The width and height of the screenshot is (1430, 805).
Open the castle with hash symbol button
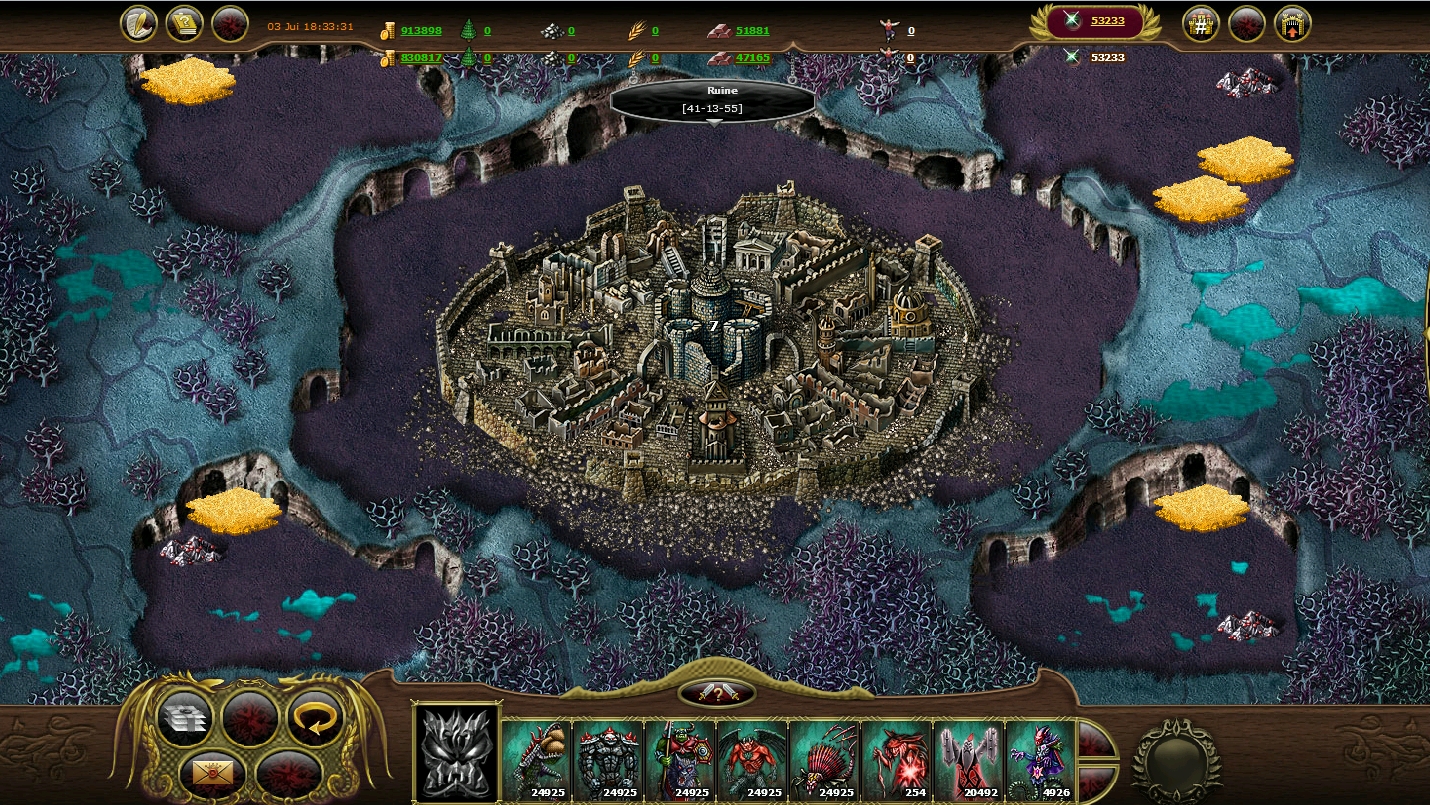(x=1200, y=24)
